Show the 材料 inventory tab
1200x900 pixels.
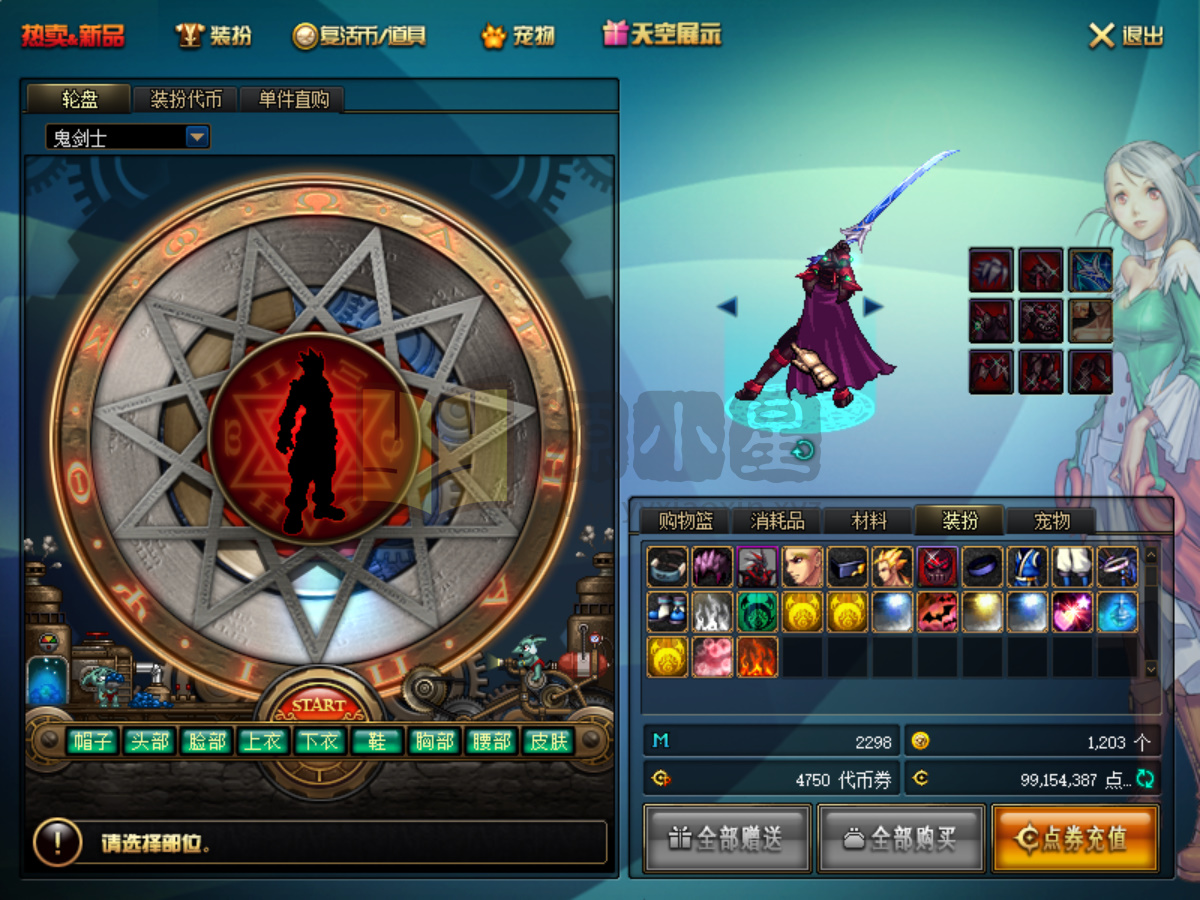(x=869, y=521)
